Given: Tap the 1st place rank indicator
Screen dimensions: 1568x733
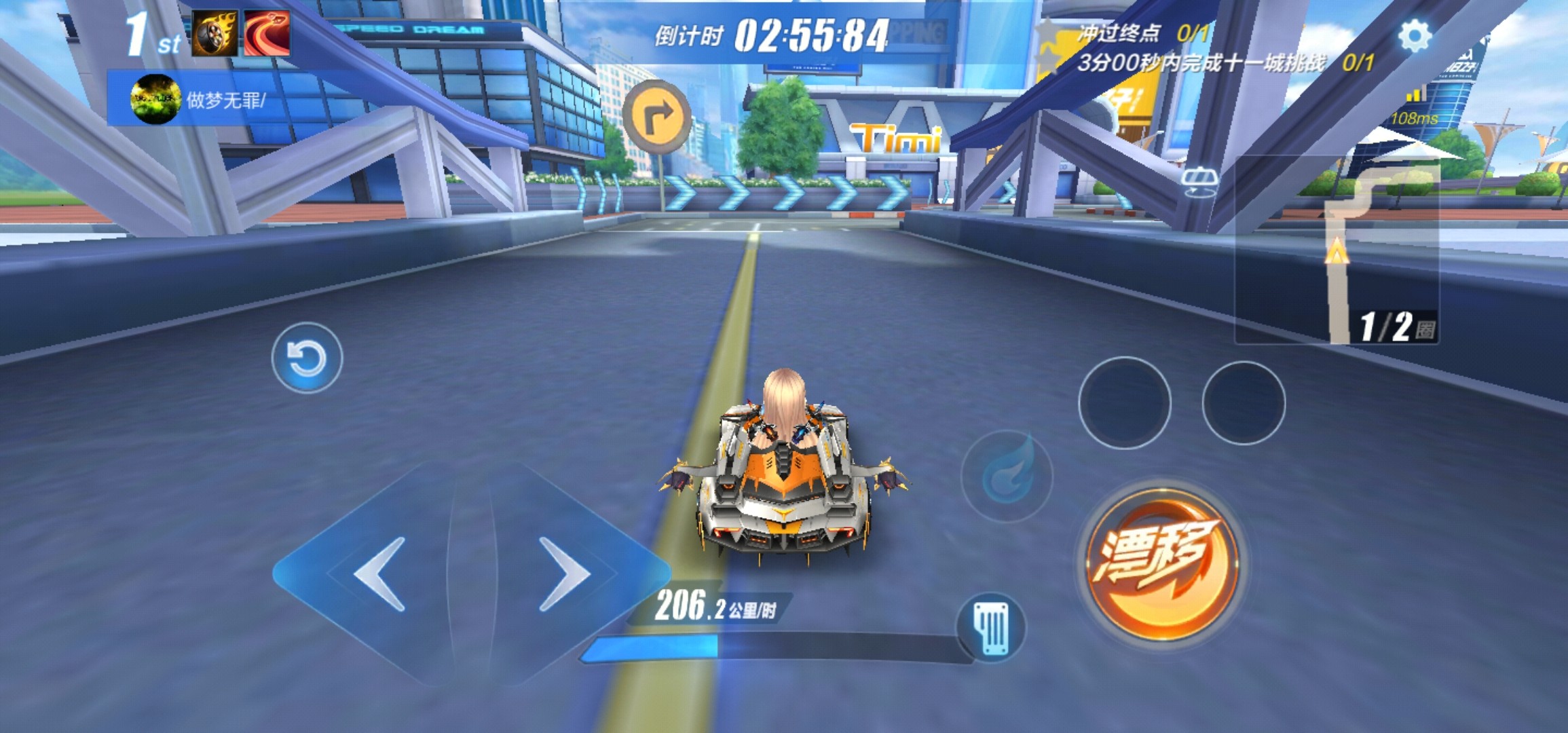Looking at the screenshot, I should (146, 34).
